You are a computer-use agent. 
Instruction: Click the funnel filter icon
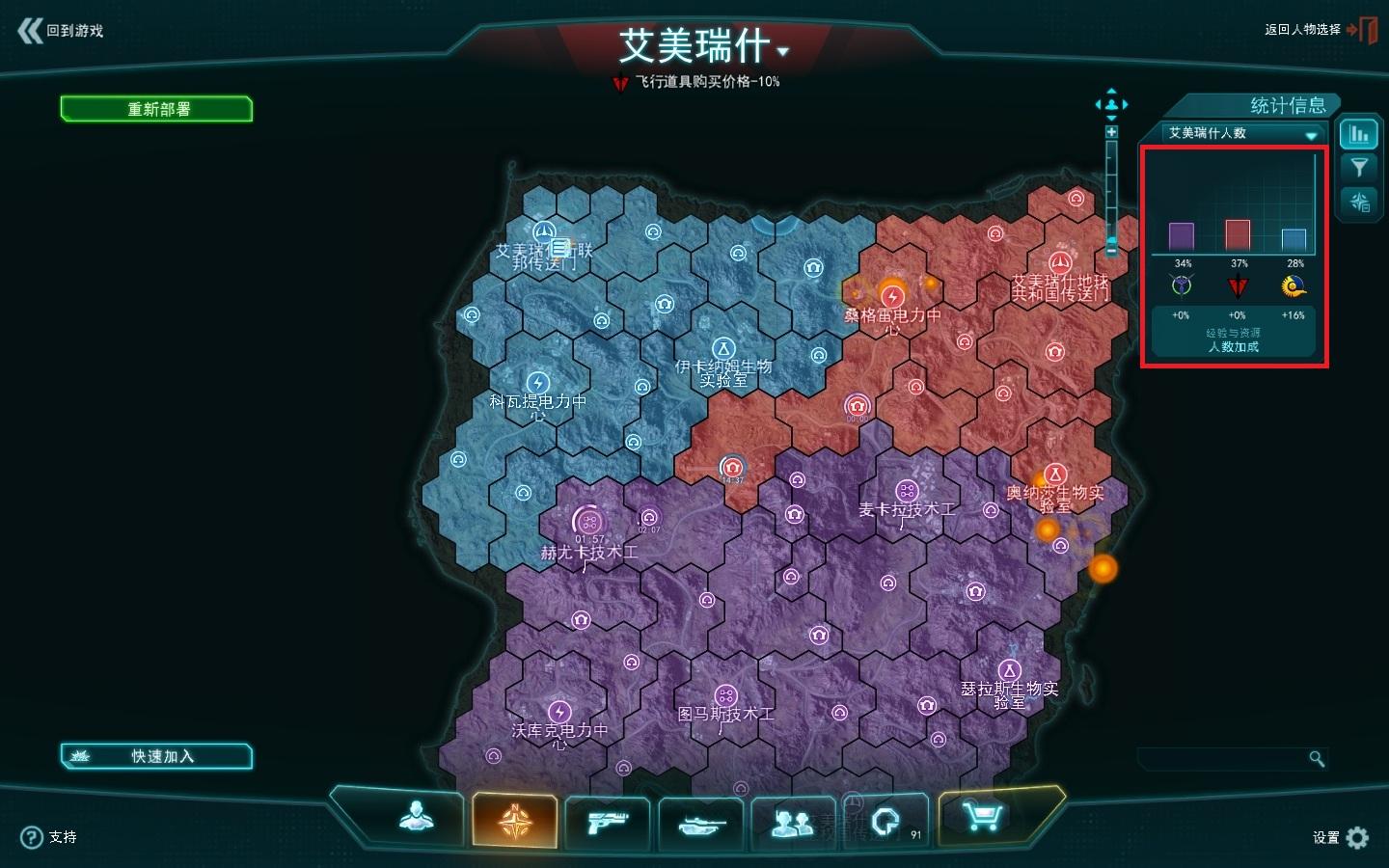pyautogui.click(x=1360, y=167)
